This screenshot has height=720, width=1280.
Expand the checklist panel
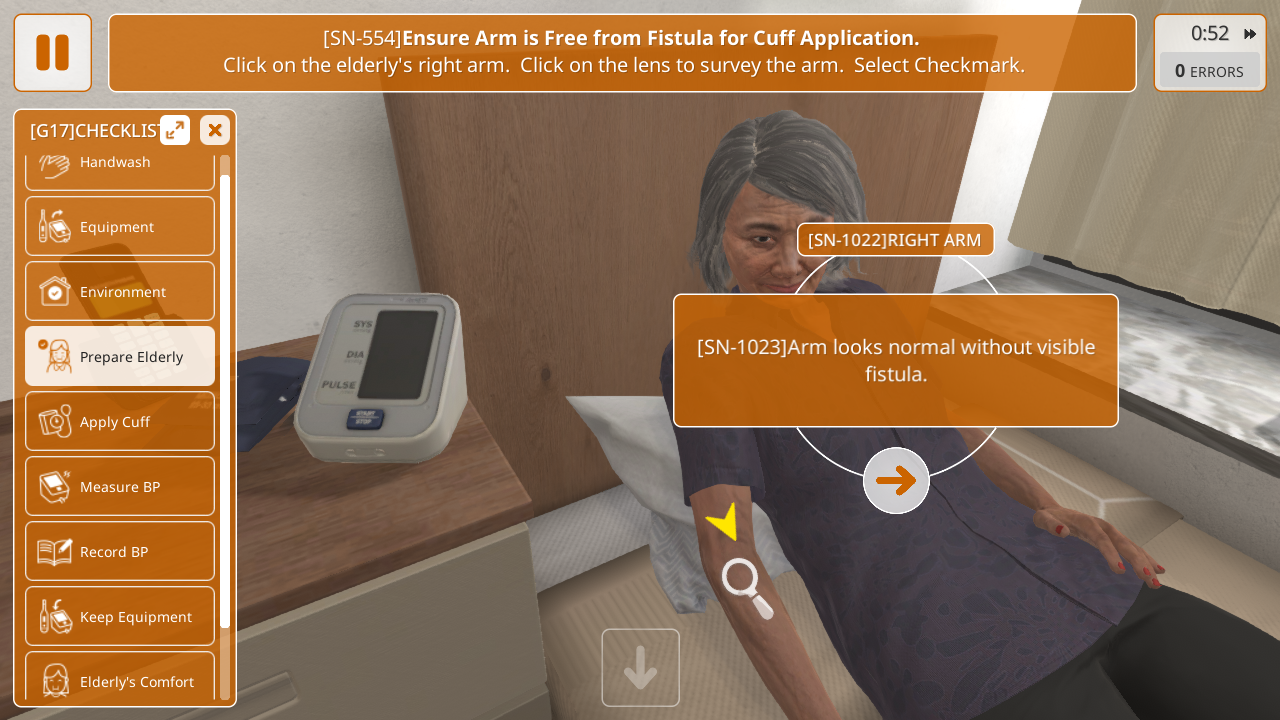click(175, 130)
